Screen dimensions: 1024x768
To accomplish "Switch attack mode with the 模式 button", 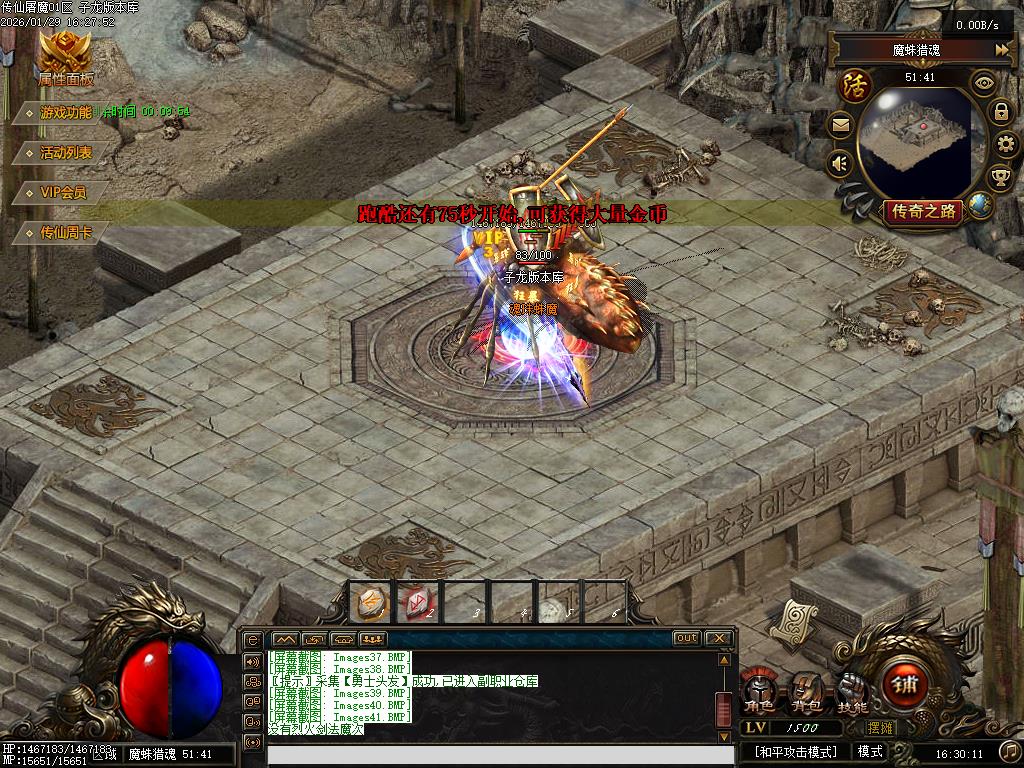I will click(870, 751).
